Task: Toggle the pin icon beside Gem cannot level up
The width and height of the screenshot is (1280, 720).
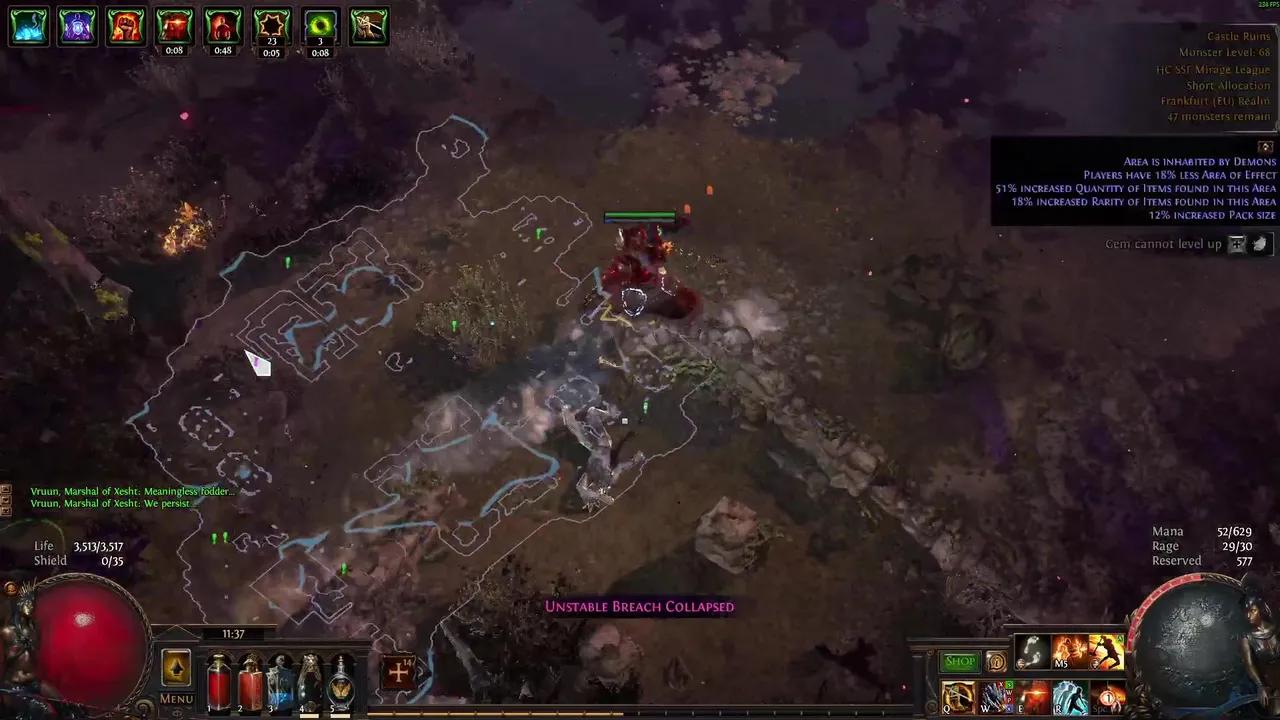Action: coord(1237,243)
